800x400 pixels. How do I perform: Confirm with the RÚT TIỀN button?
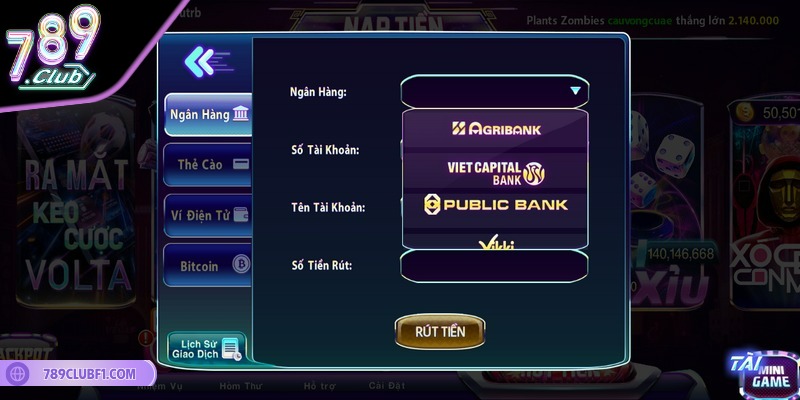440,331
